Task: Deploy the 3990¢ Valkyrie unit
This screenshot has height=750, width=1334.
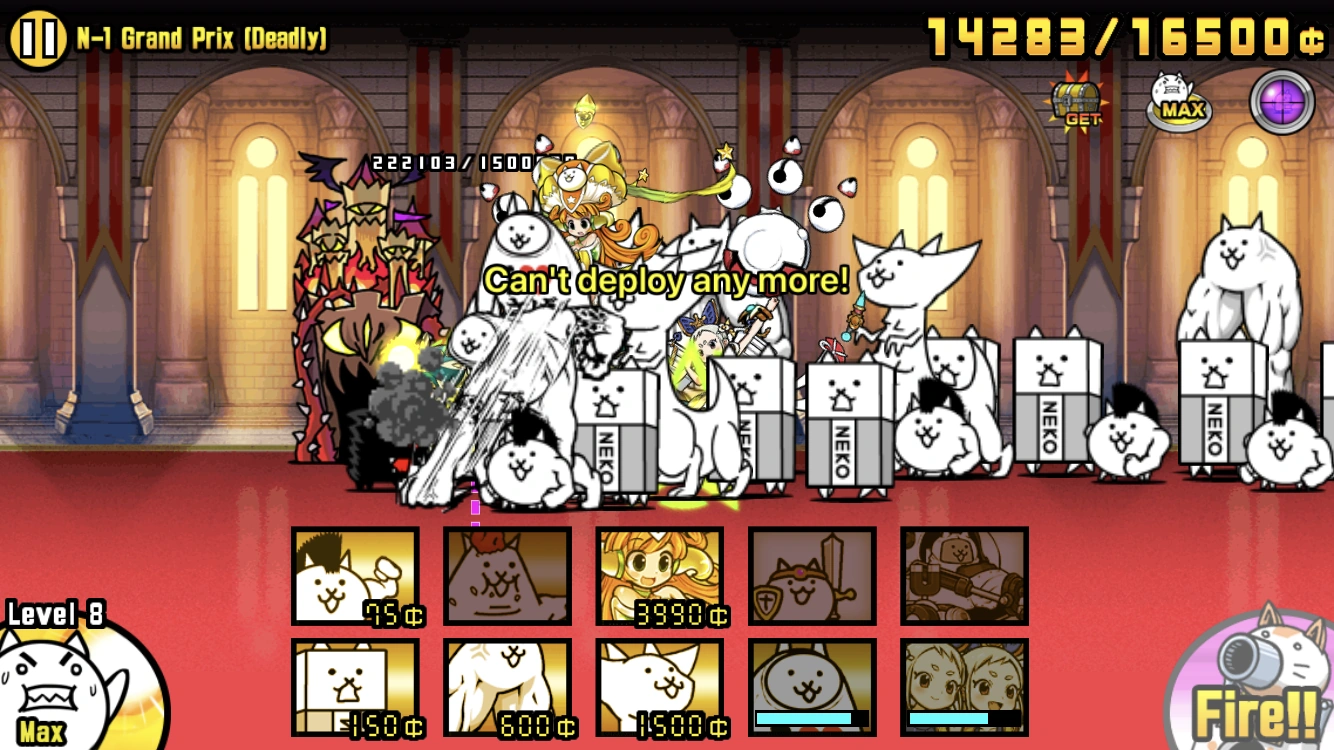Action: pos(659,577)
